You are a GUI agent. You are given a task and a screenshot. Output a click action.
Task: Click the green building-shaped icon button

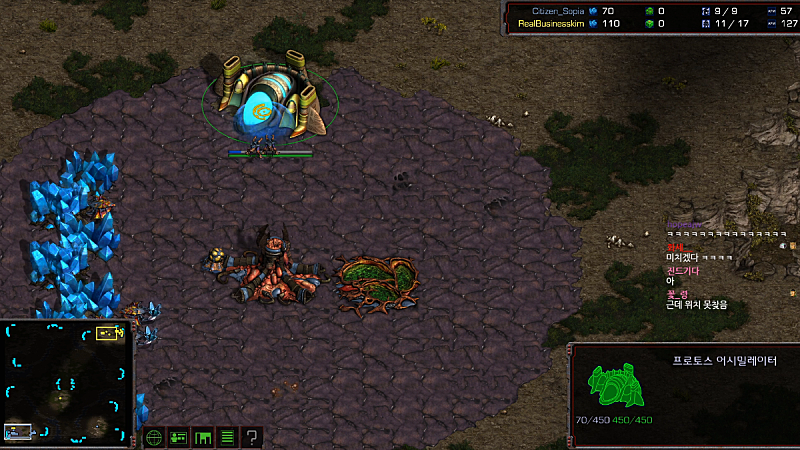coord(203,437)
